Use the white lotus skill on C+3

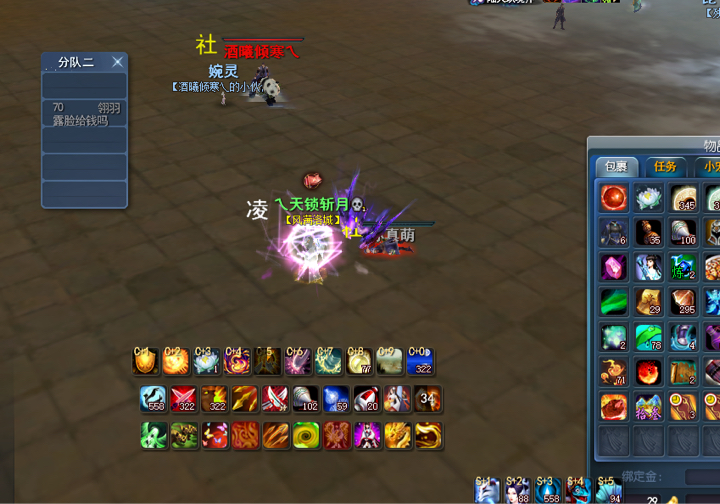click(206, 361)
